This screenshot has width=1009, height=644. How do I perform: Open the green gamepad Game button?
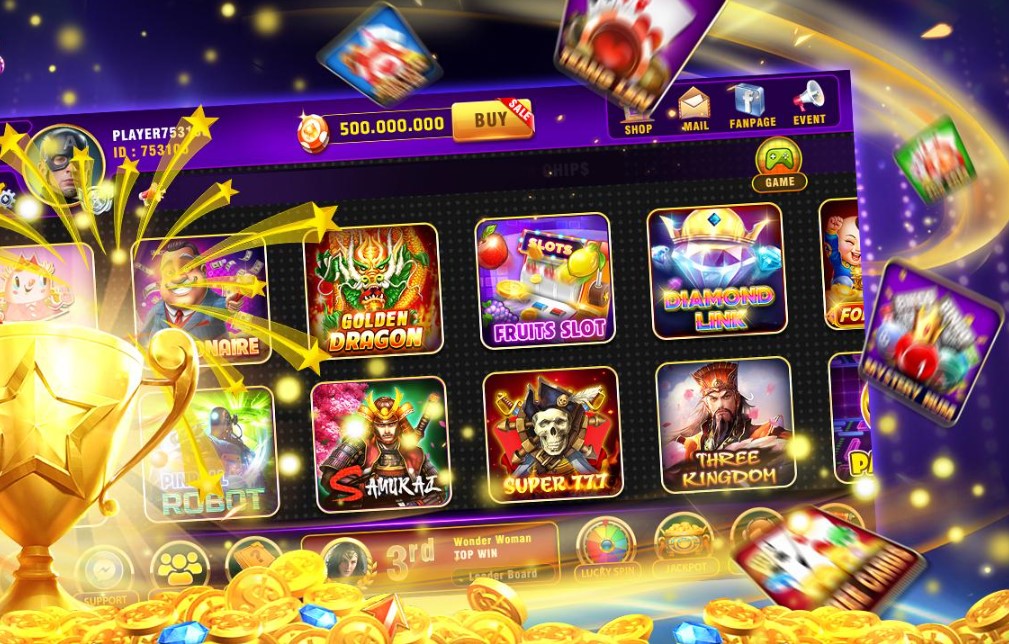(x=779, y=163)
